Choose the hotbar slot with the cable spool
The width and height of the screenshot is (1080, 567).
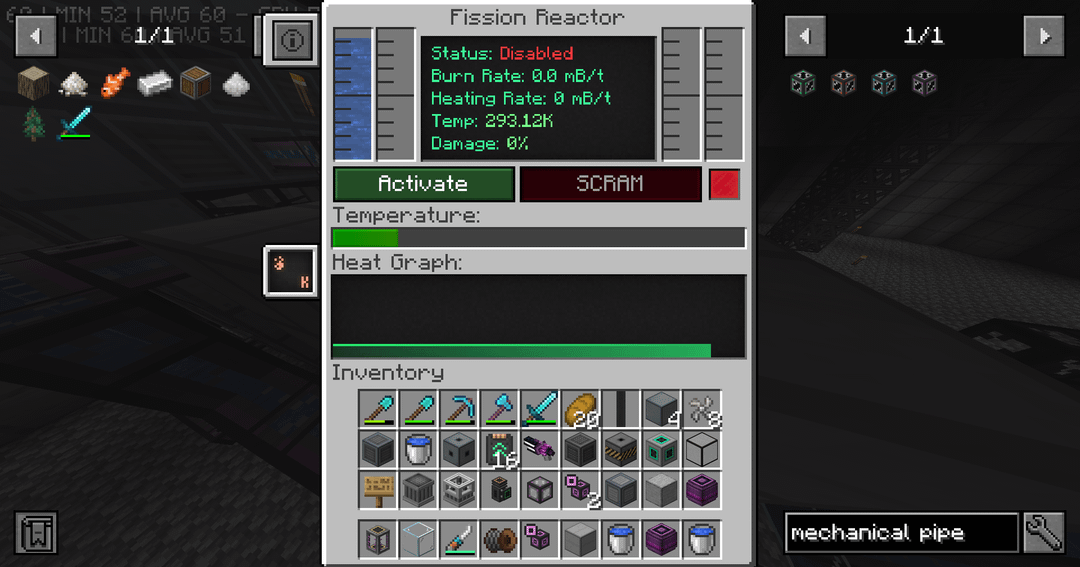[x=499, y=539]
